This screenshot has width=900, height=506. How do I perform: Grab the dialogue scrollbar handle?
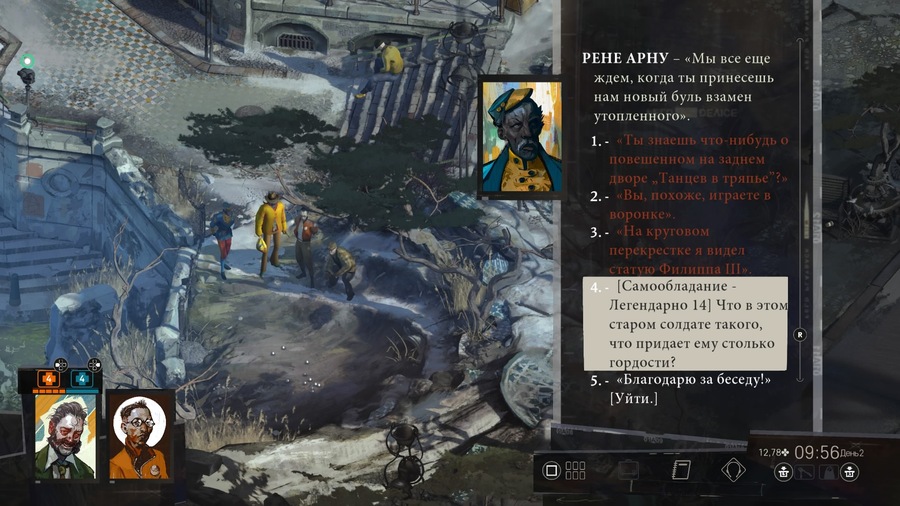[799, 335]
